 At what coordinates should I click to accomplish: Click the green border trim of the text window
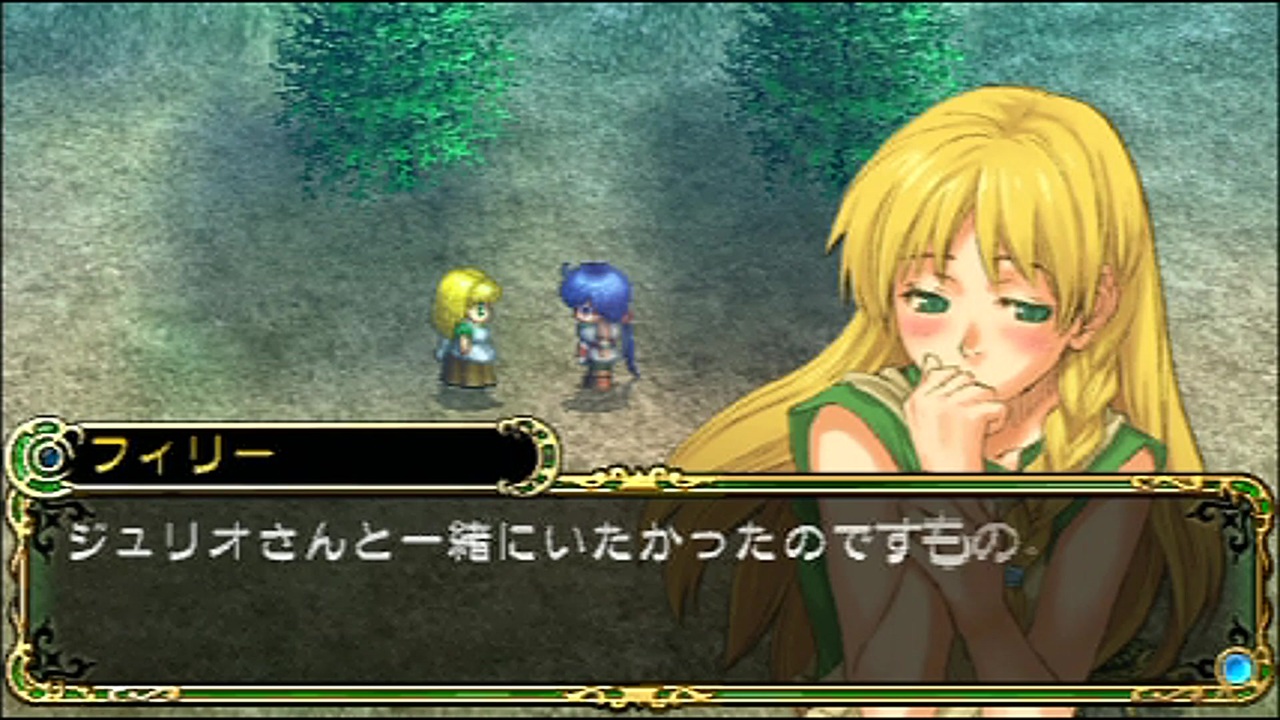[400, 695]
